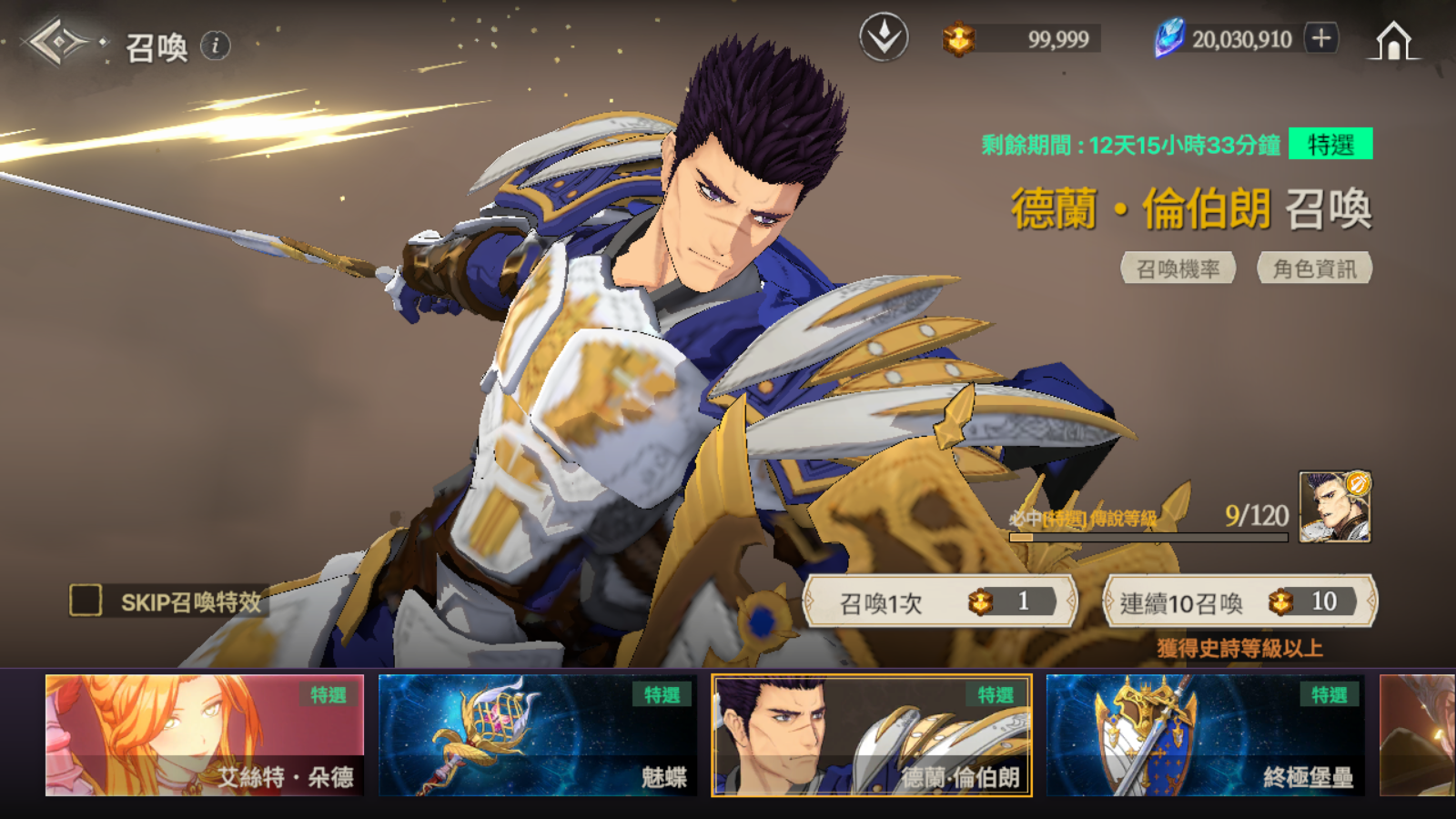Open the summon info icon

[x=216, y=45]
